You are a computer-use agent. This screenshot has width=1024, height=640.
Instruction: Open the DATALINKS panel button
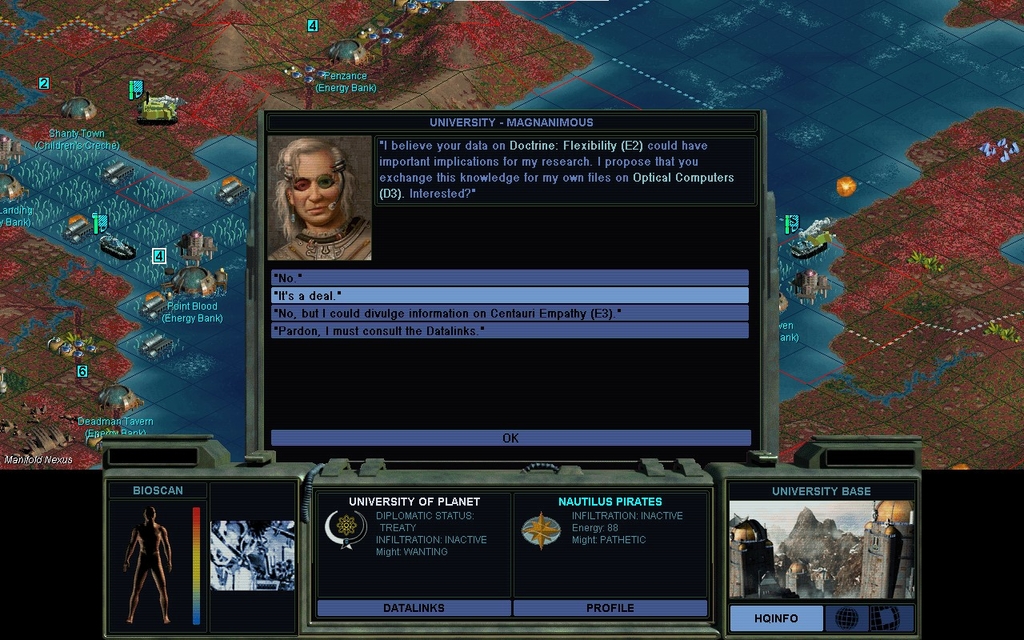click(413, 608)
